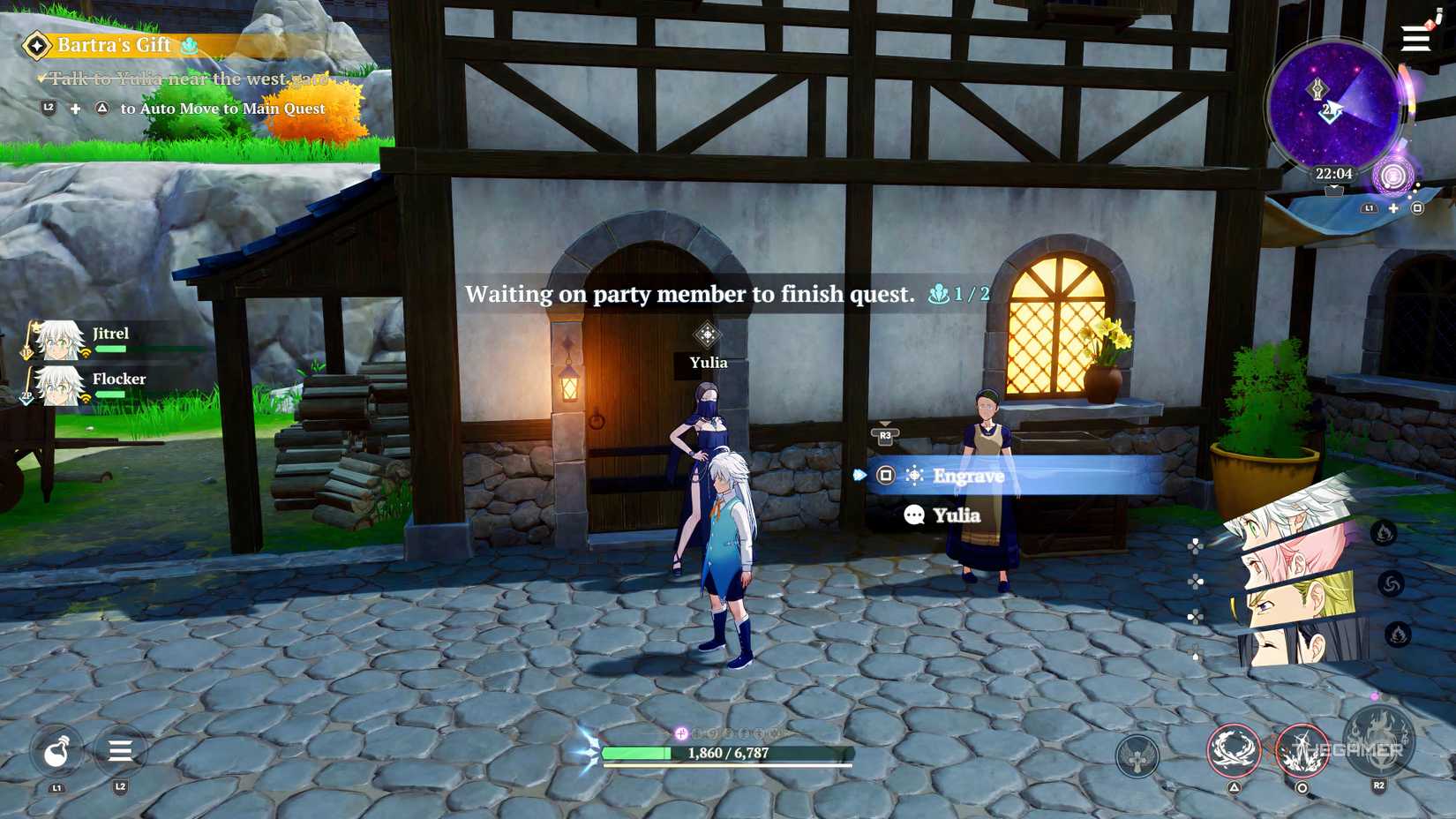Click the winged cross emblem near bottom skills

pos(1137,755)
